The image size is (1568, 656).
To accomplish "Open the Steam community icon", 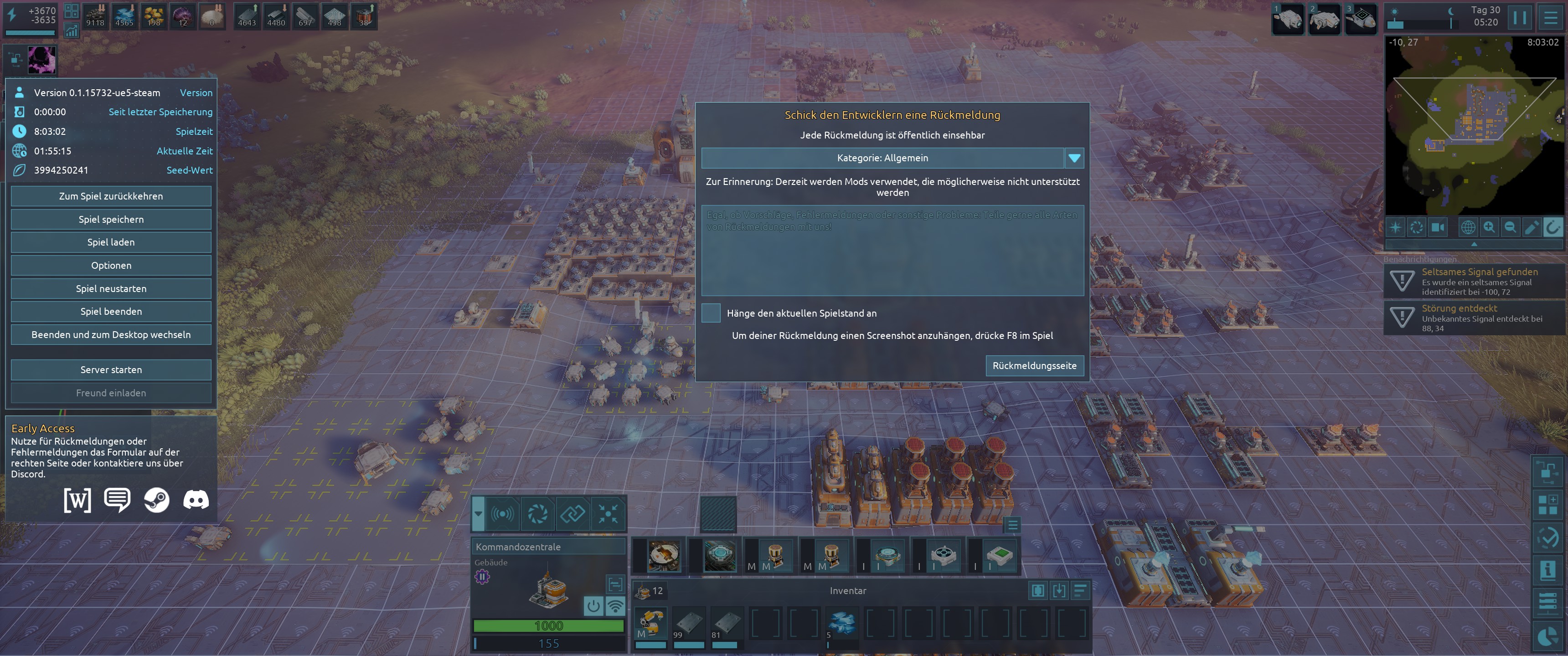I will 156,500.
